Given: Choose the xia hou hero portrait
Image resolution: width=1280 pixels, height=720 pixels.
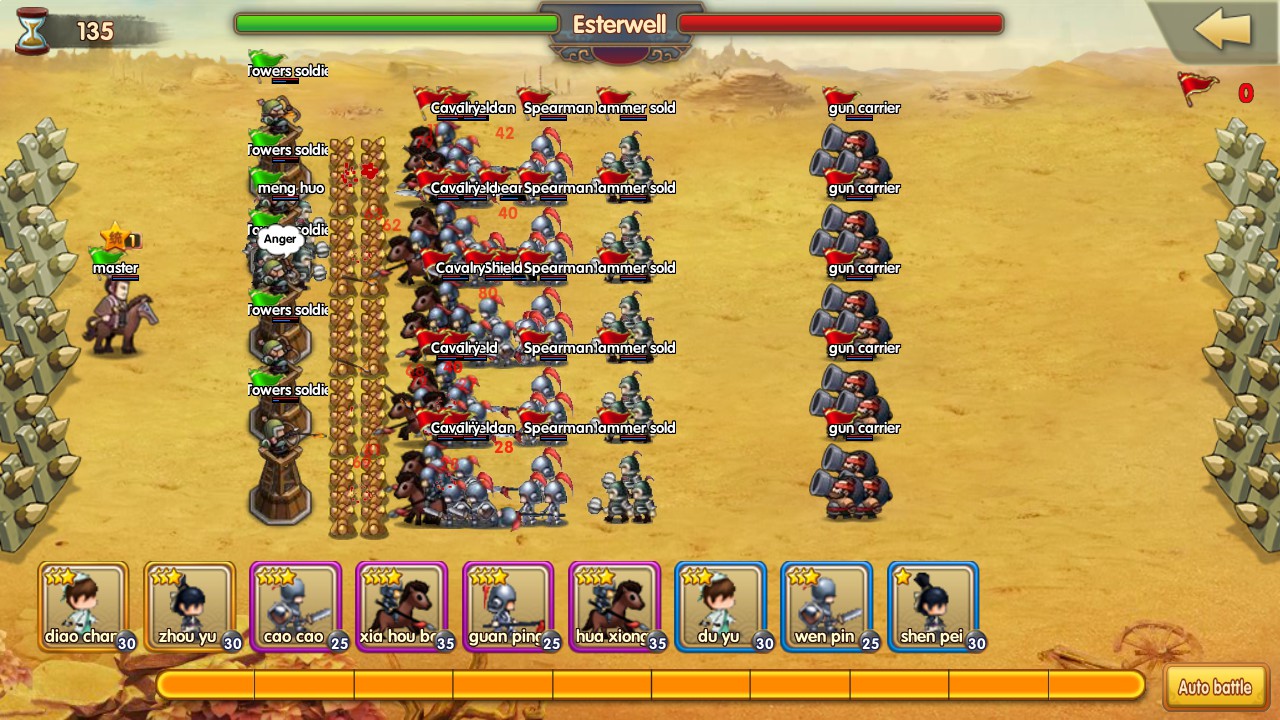Looking at the screenshot, I should [401, 605].
